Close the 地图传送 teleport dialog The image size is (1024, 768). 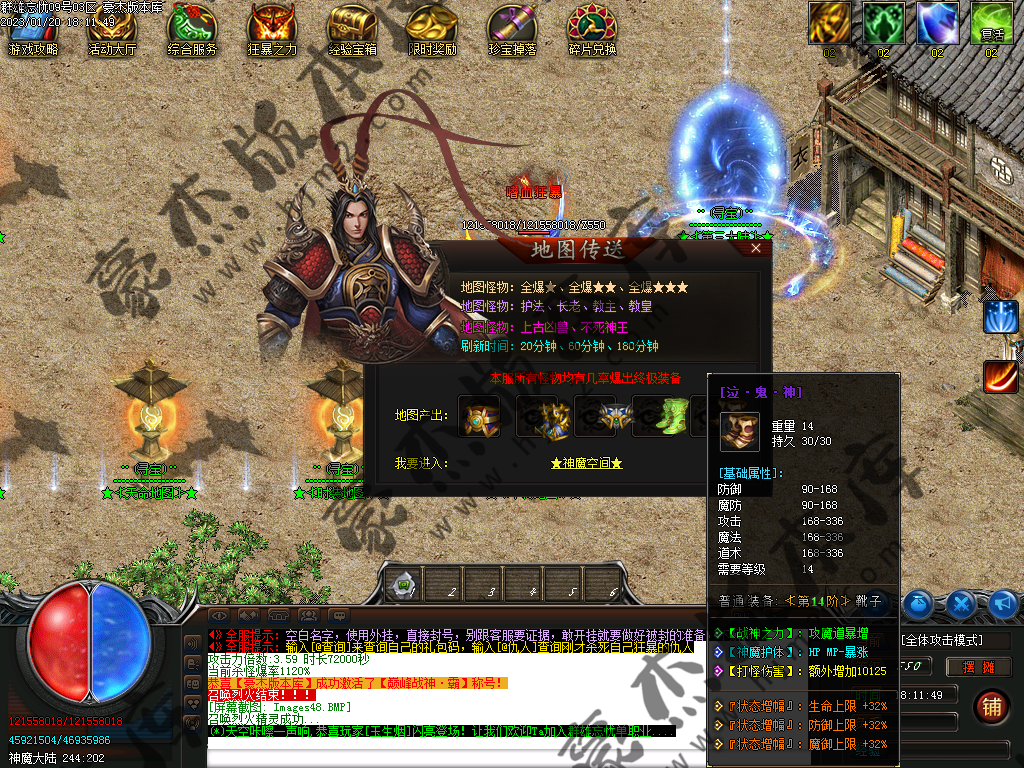click(756, 248)
